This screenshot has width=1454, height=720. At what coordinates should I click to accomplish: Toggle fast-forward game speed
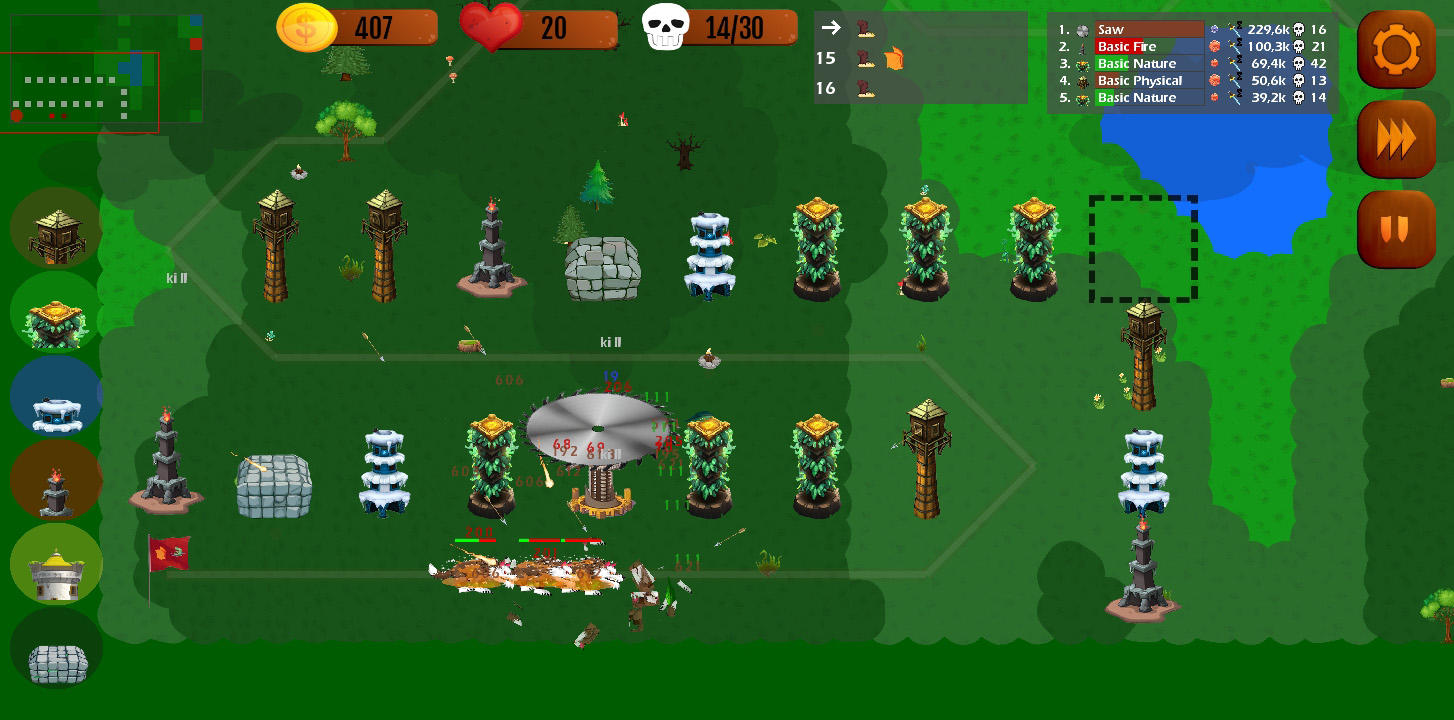coord(1396,139)
